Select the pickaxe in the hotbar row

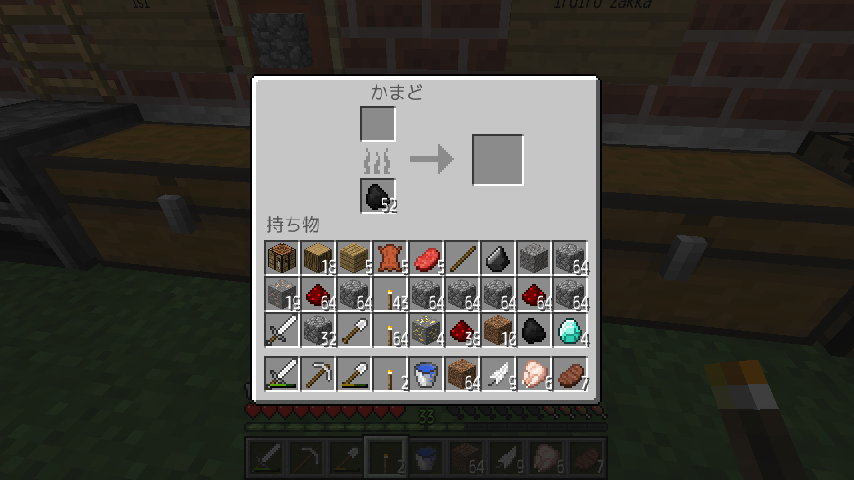click(x=318, y=374)
